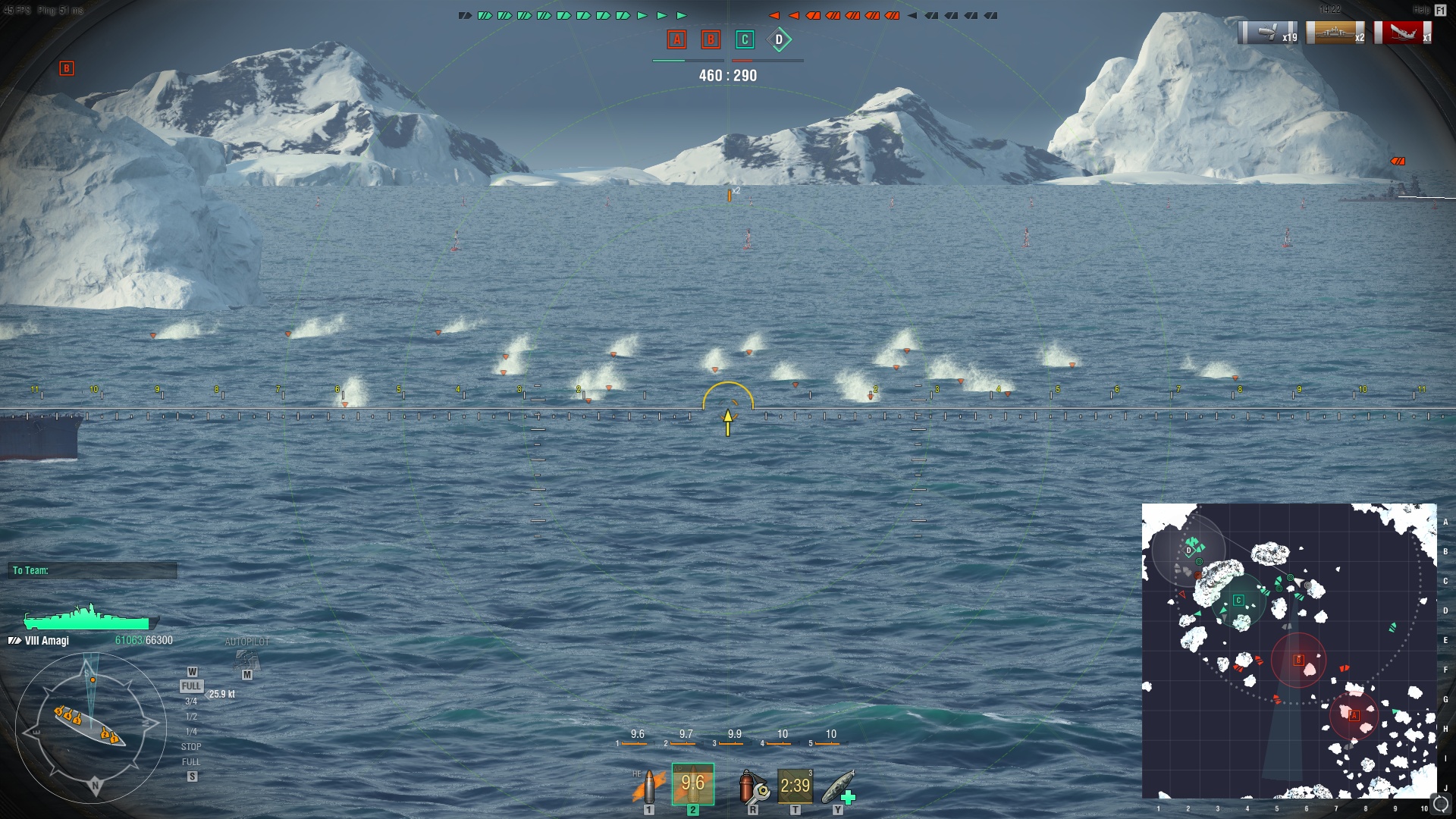Set engine throttle to STOP
The width and height of the screenshot is (1456, 819).
[191, 747]
